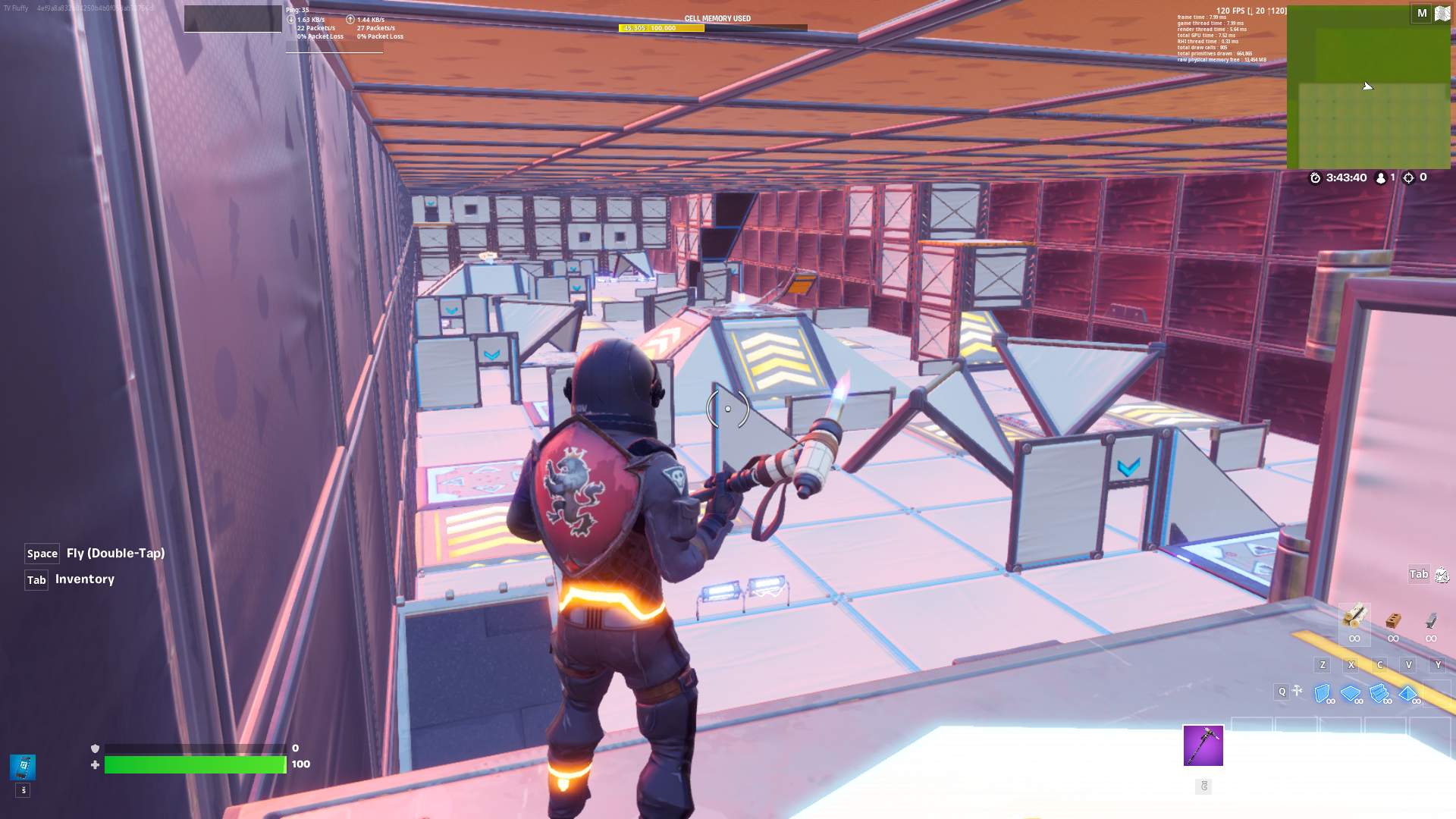Select the floor build piece icon
Viewport: 1456px width, 819px height.
1351,692
